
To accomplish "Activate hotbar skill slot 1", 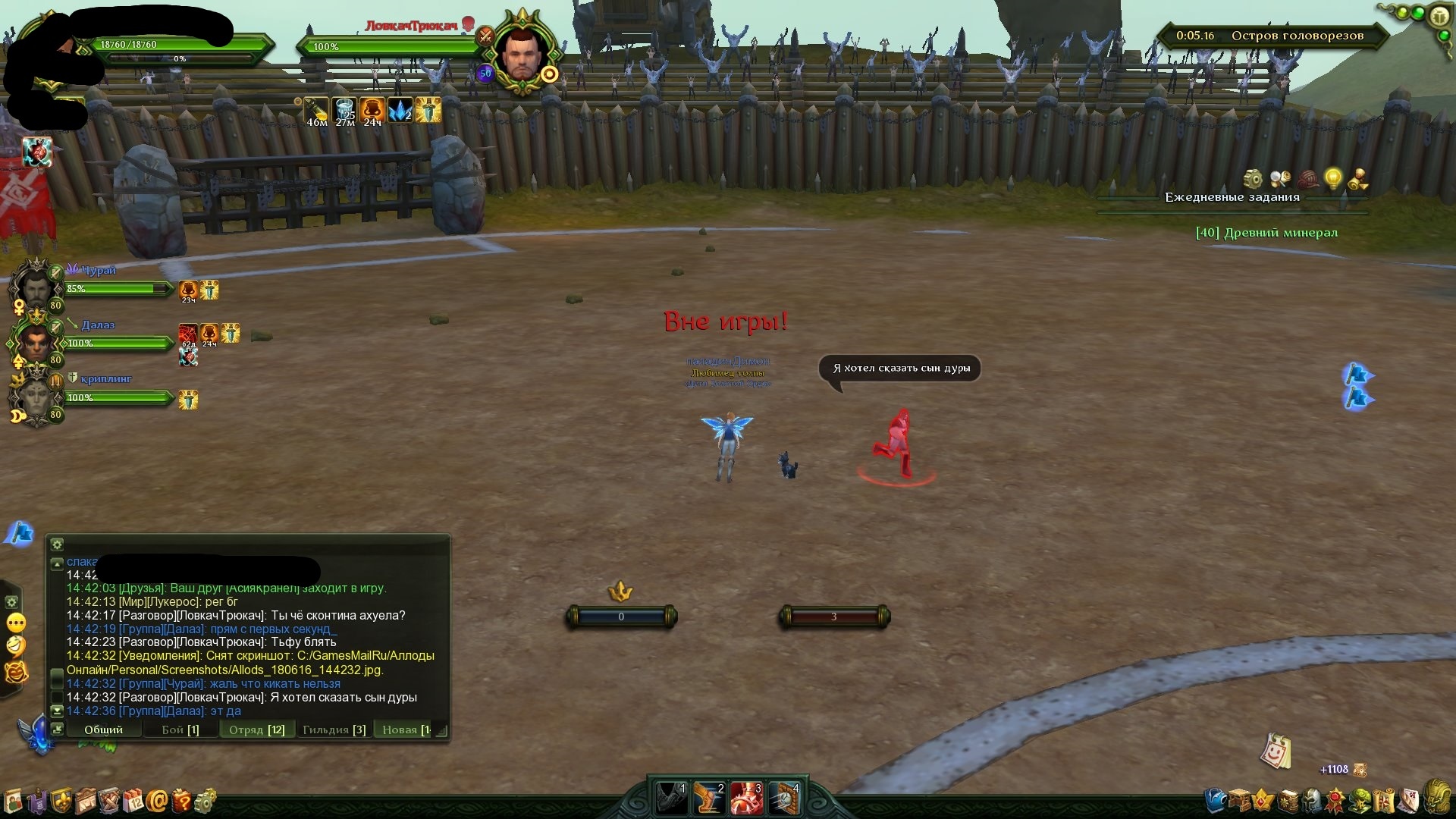I will coord(671,799).
